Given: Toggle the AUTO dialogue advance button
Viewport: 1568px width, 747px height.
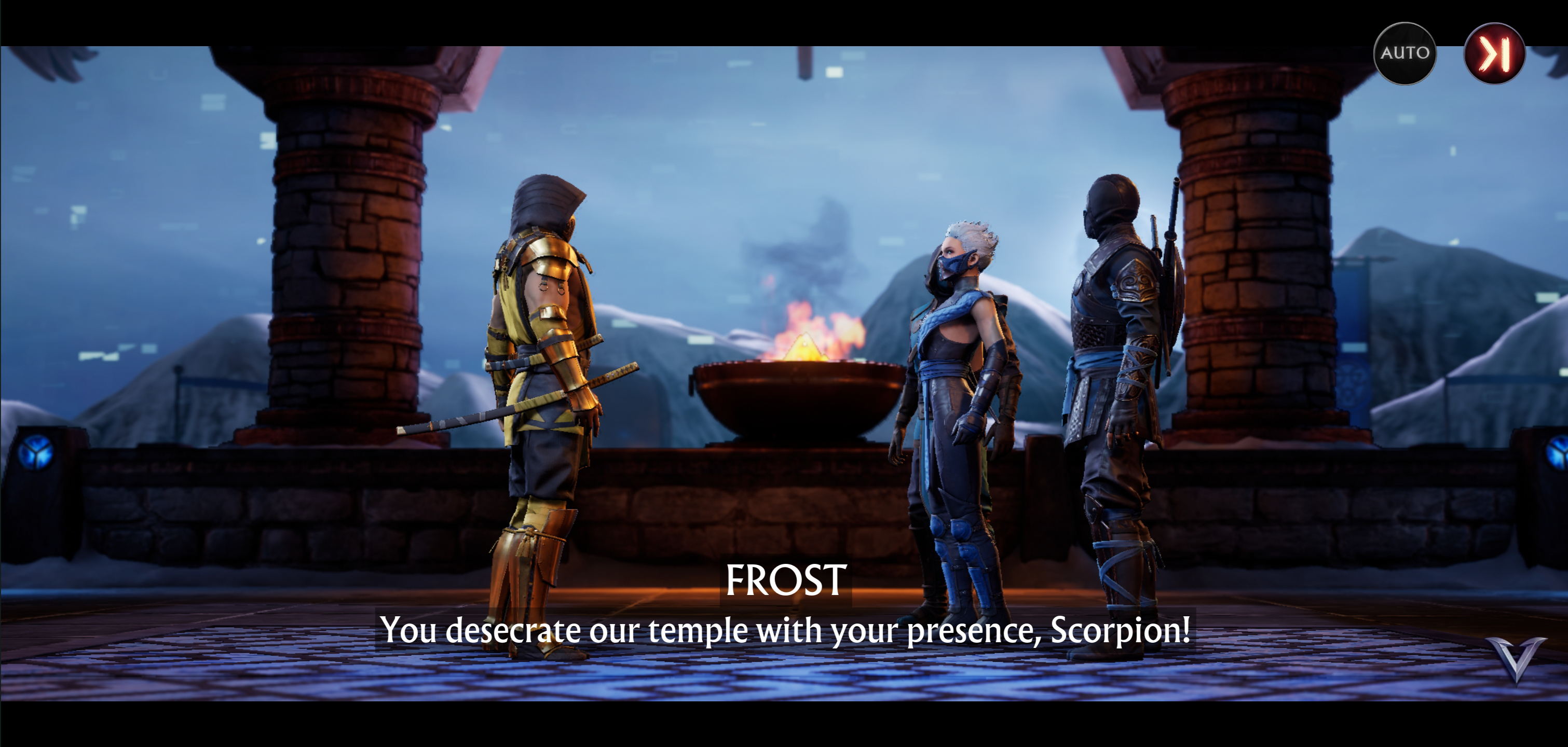Looking at the screenshot, I should (1405, 53).
